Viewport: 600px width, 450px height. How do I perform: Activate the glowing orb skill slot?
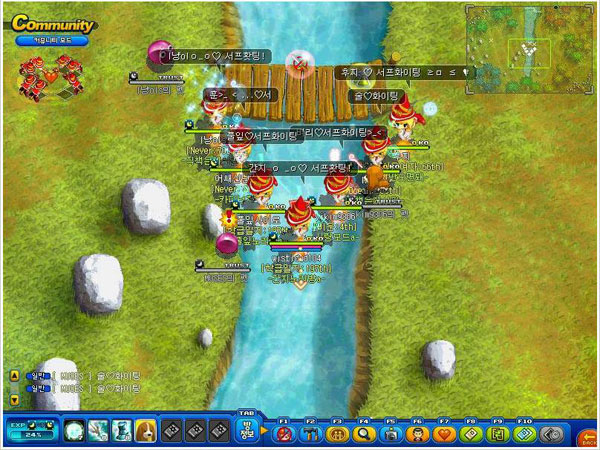pos(75,431)
